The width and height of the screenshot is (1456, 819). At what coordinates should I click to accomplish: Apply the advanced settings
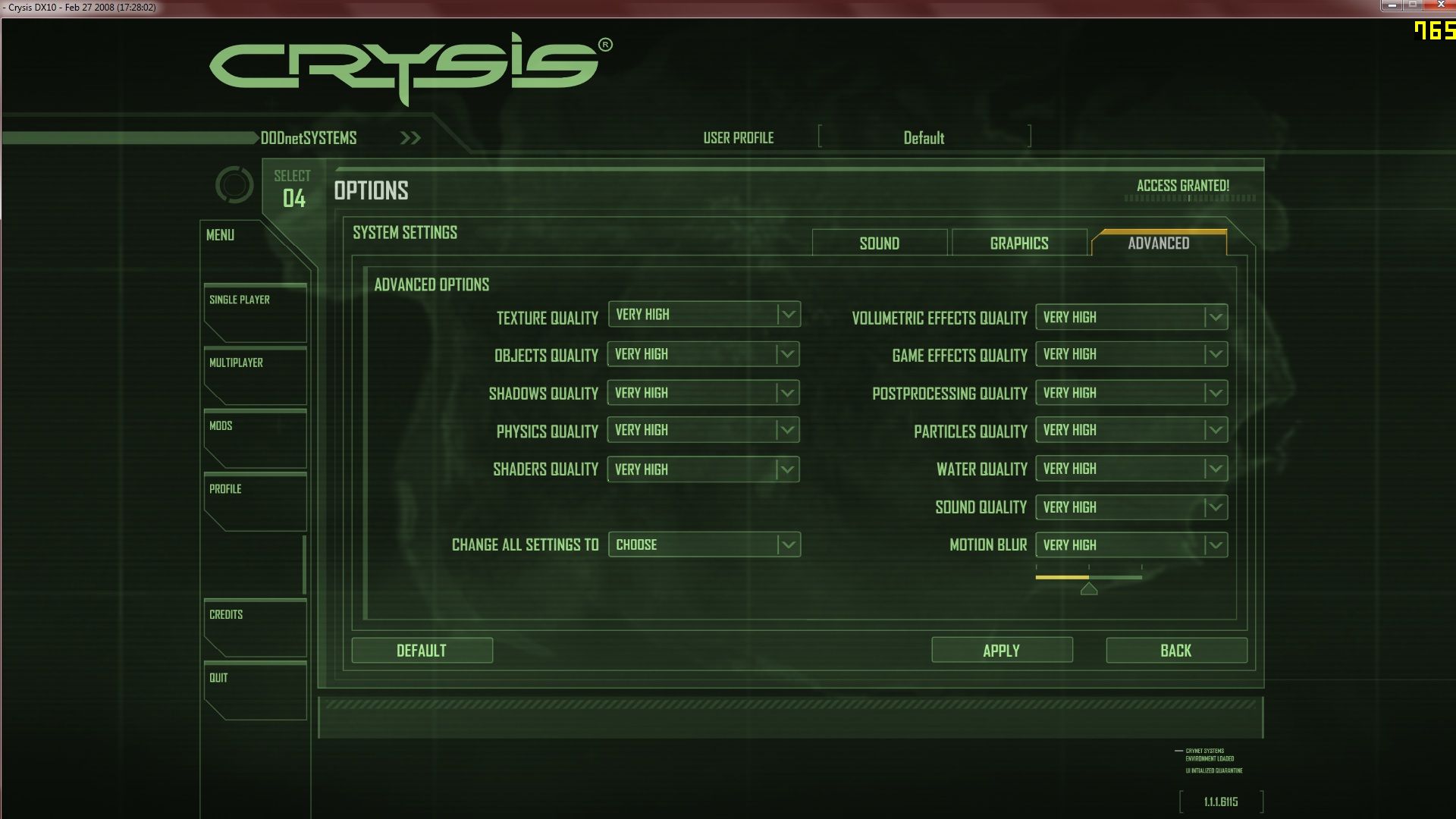tap(1001, 651)
